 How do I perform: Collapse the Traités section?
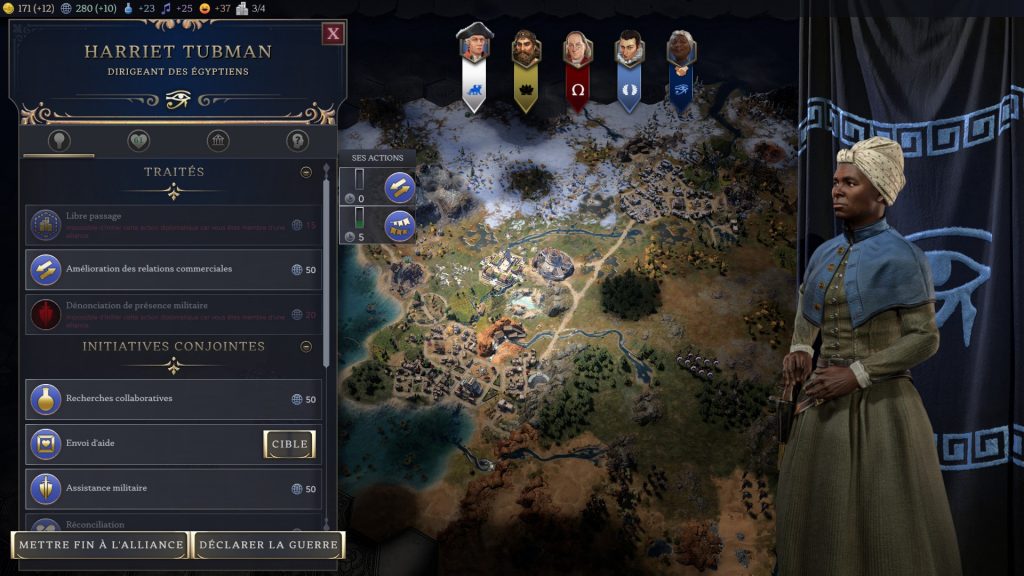tap(306, 172)
